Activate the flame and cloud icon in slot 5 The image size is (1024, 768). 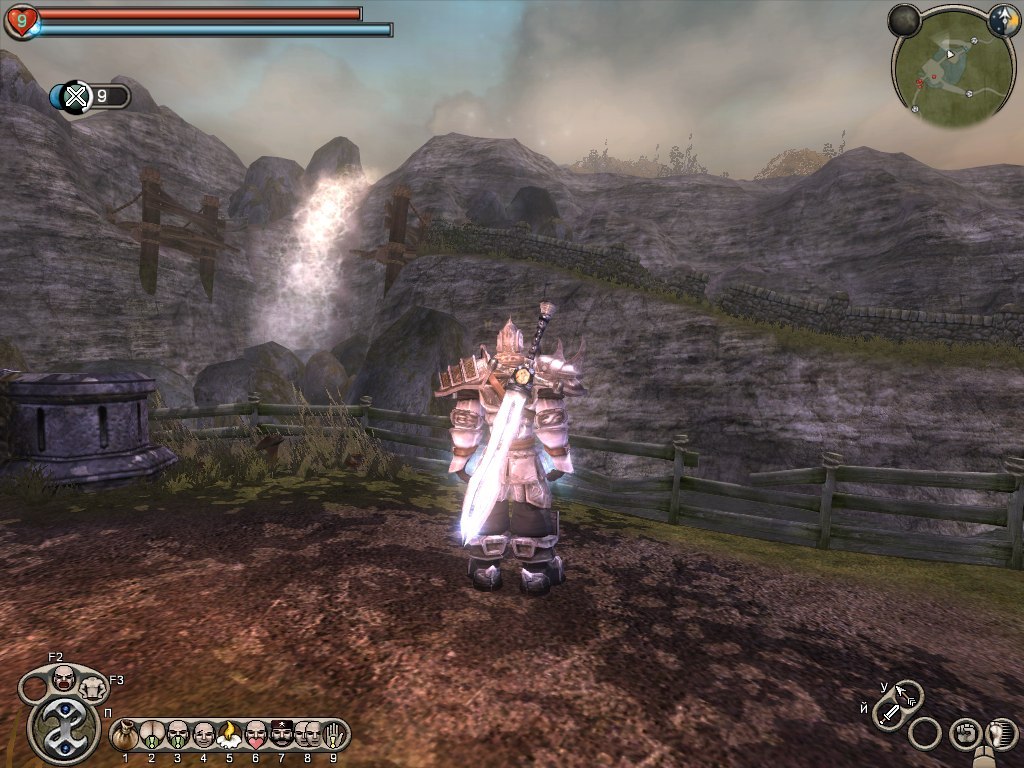coord(229,735)
